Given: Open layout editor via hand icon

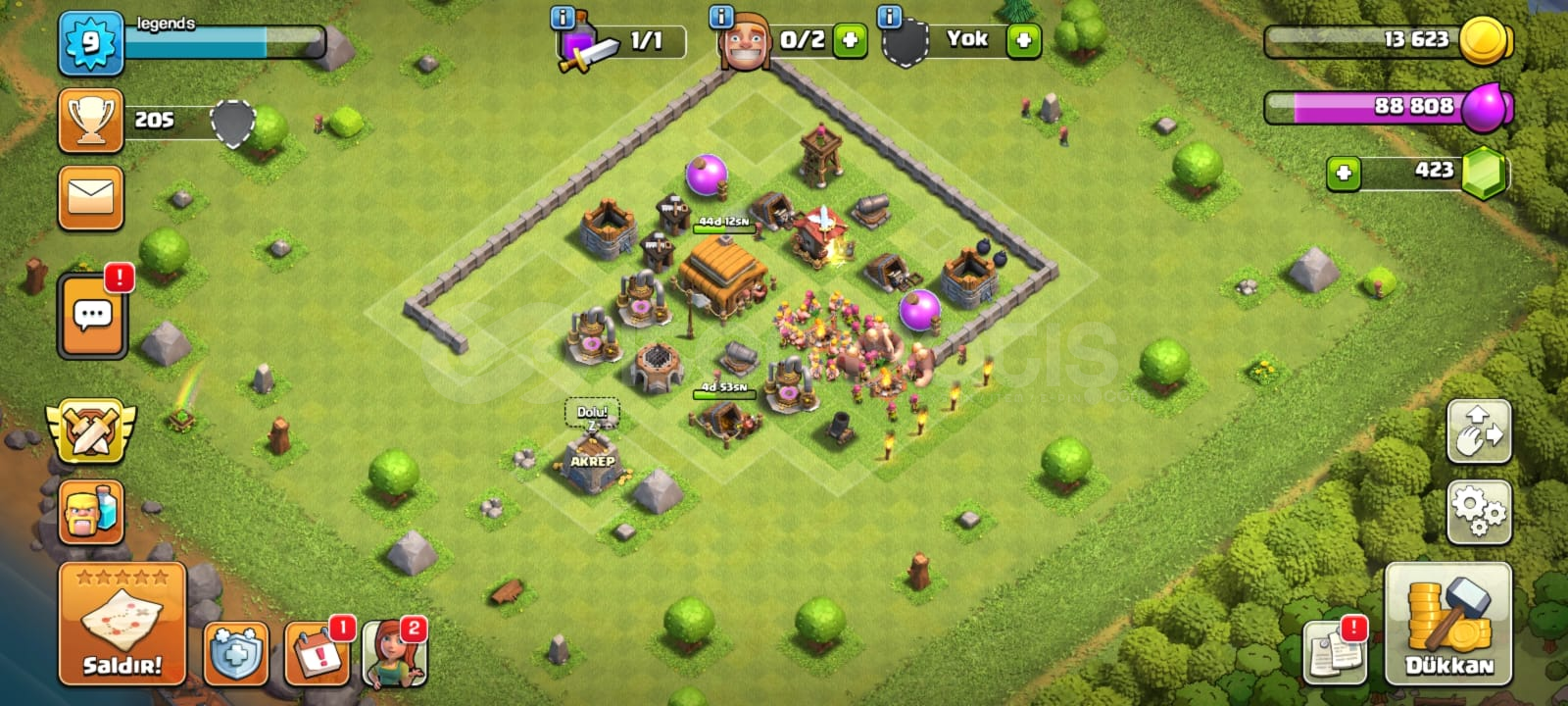Looking at the screenshot, I should 1483,431.
